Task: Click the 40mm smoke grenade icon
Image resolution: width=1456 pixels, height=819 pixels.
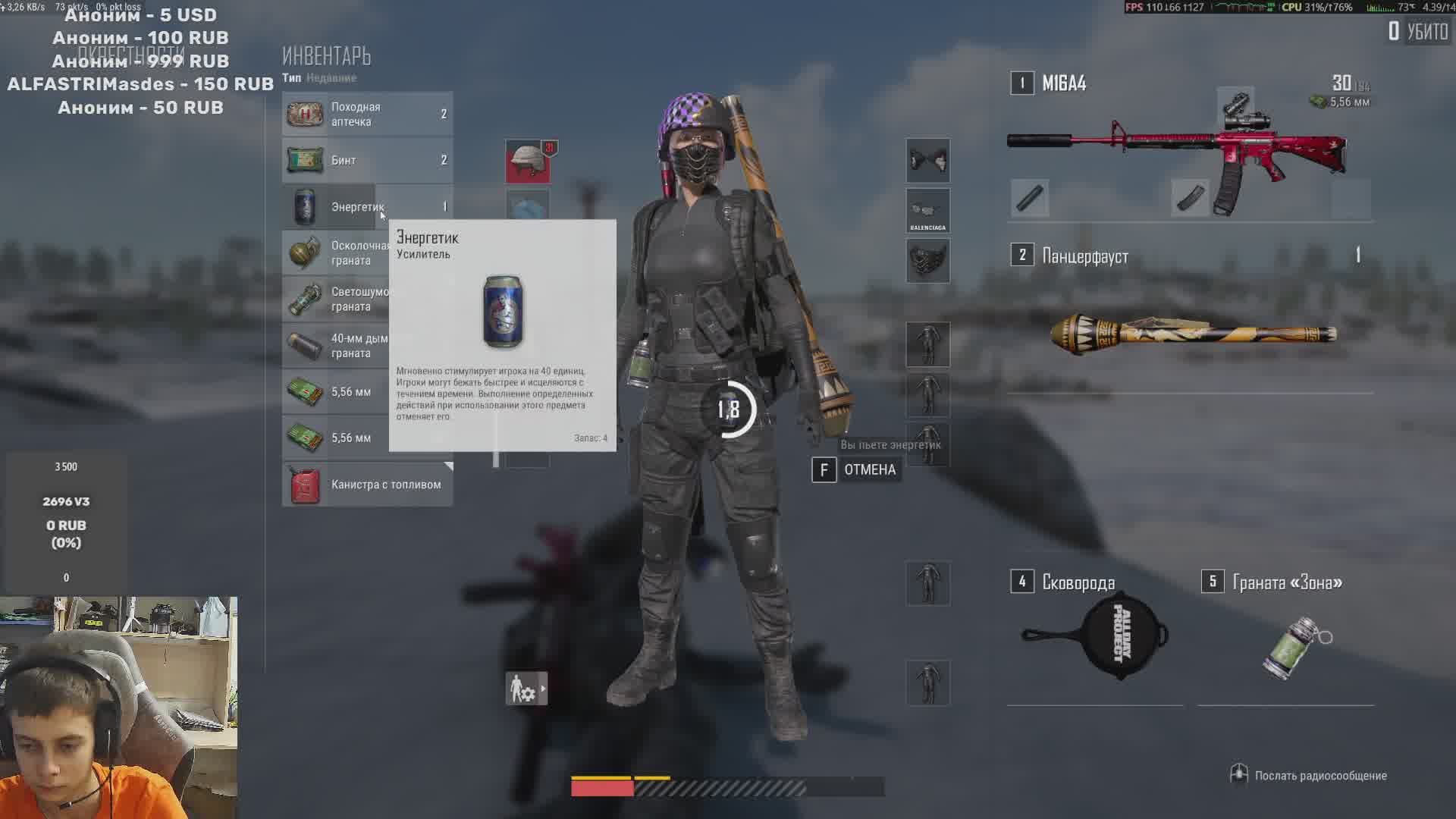Action: 305,346
